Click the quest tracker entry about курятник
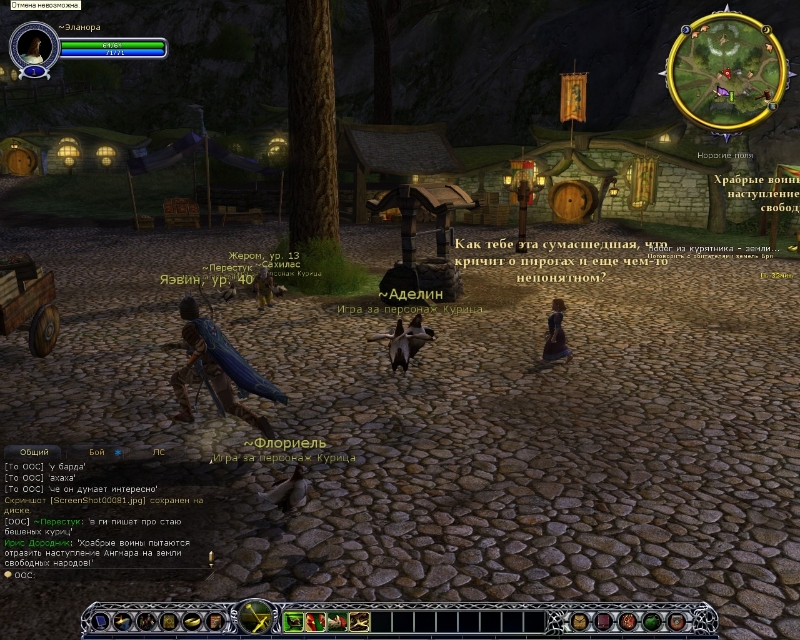The height and width of the screenshot is (640, 800). 724,248
